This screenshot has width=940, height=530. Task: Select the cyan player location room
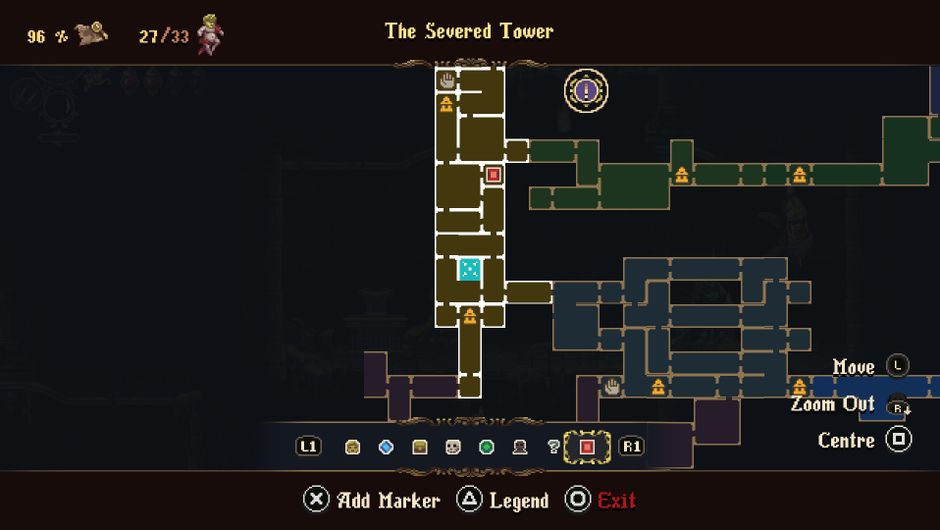(469, 269)
